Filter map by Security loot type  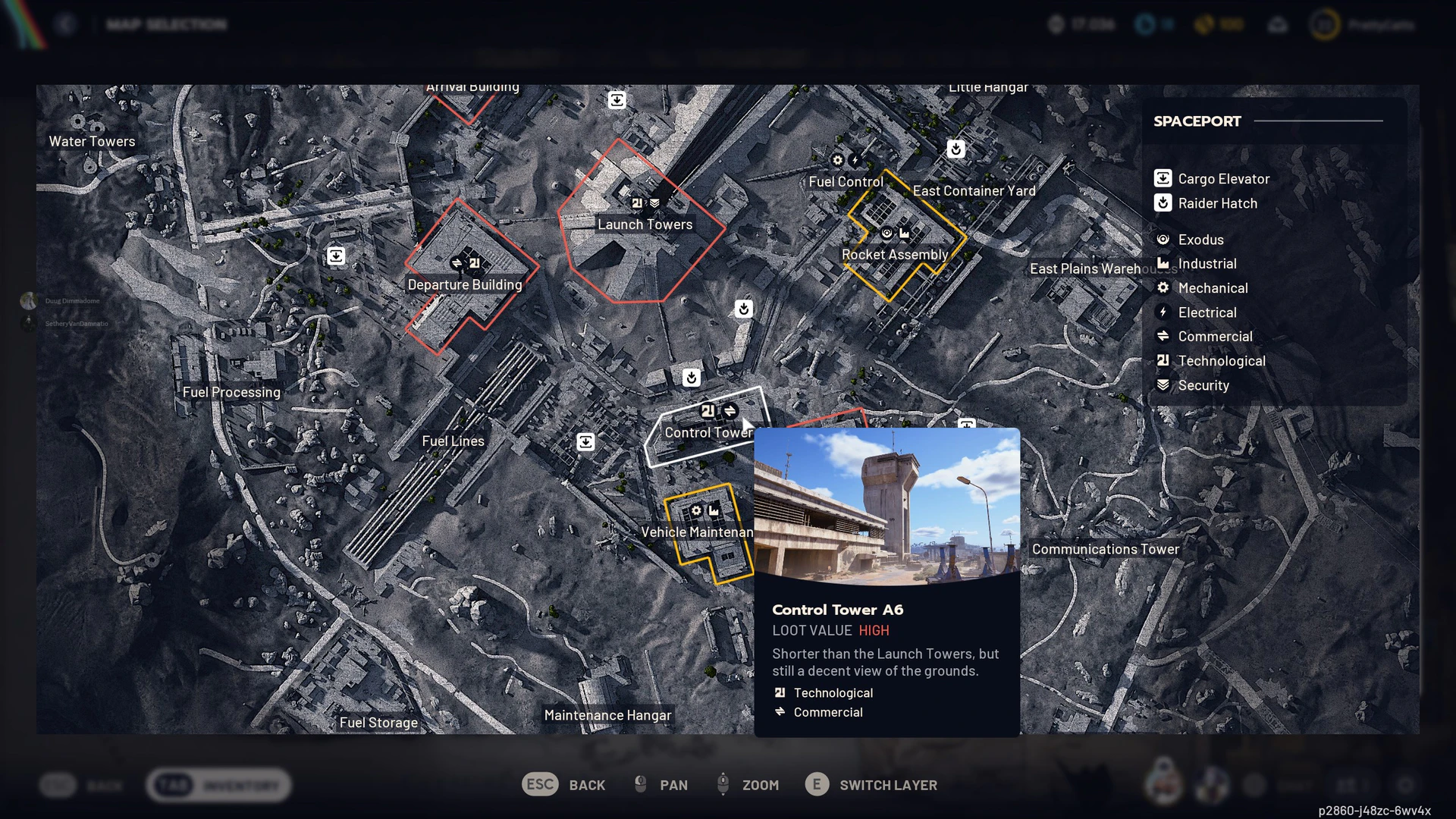pyautogui.click(x=1203, y=385)
